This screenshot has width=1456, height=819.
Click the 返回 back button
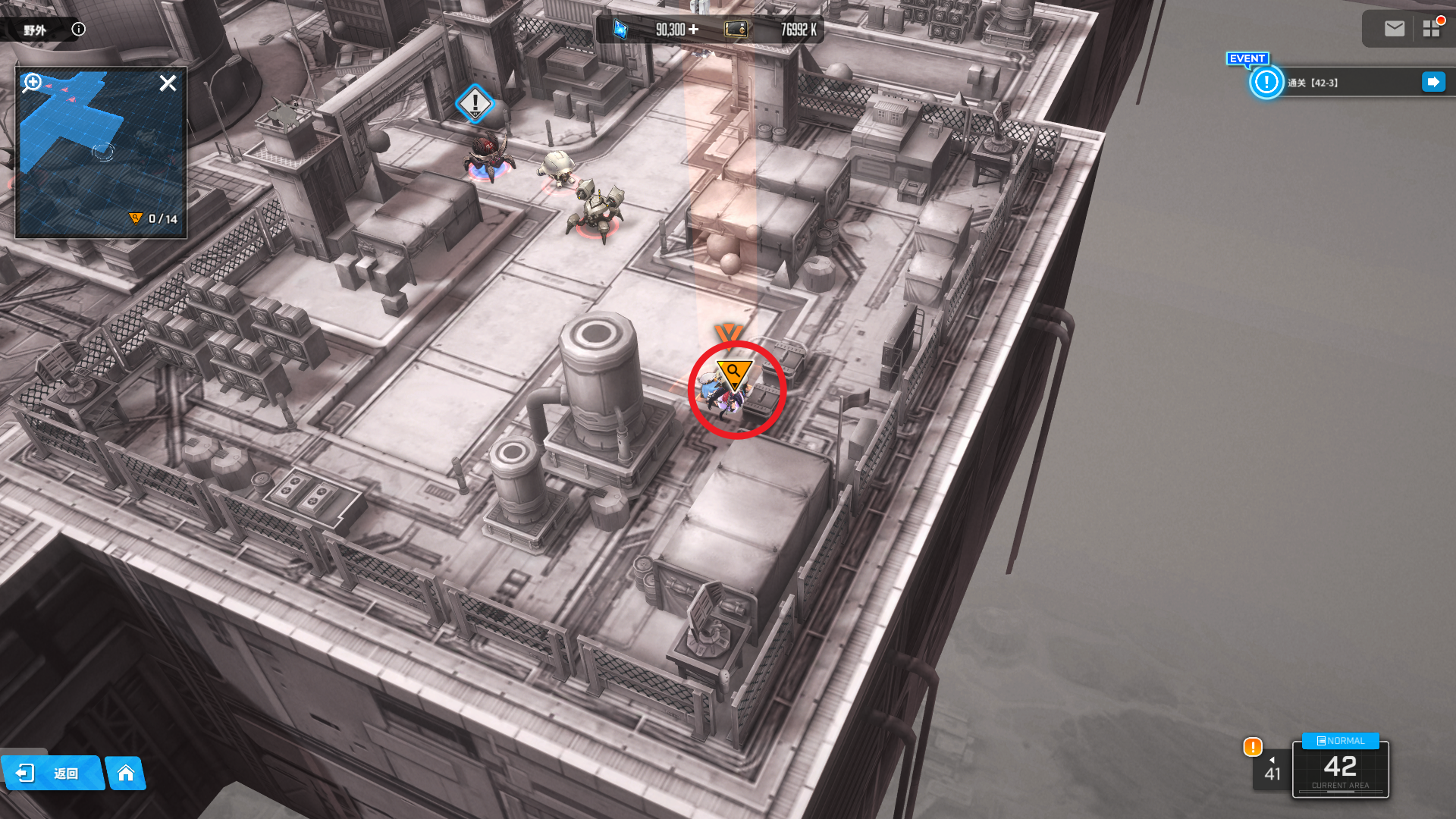[x=52, y=773]
